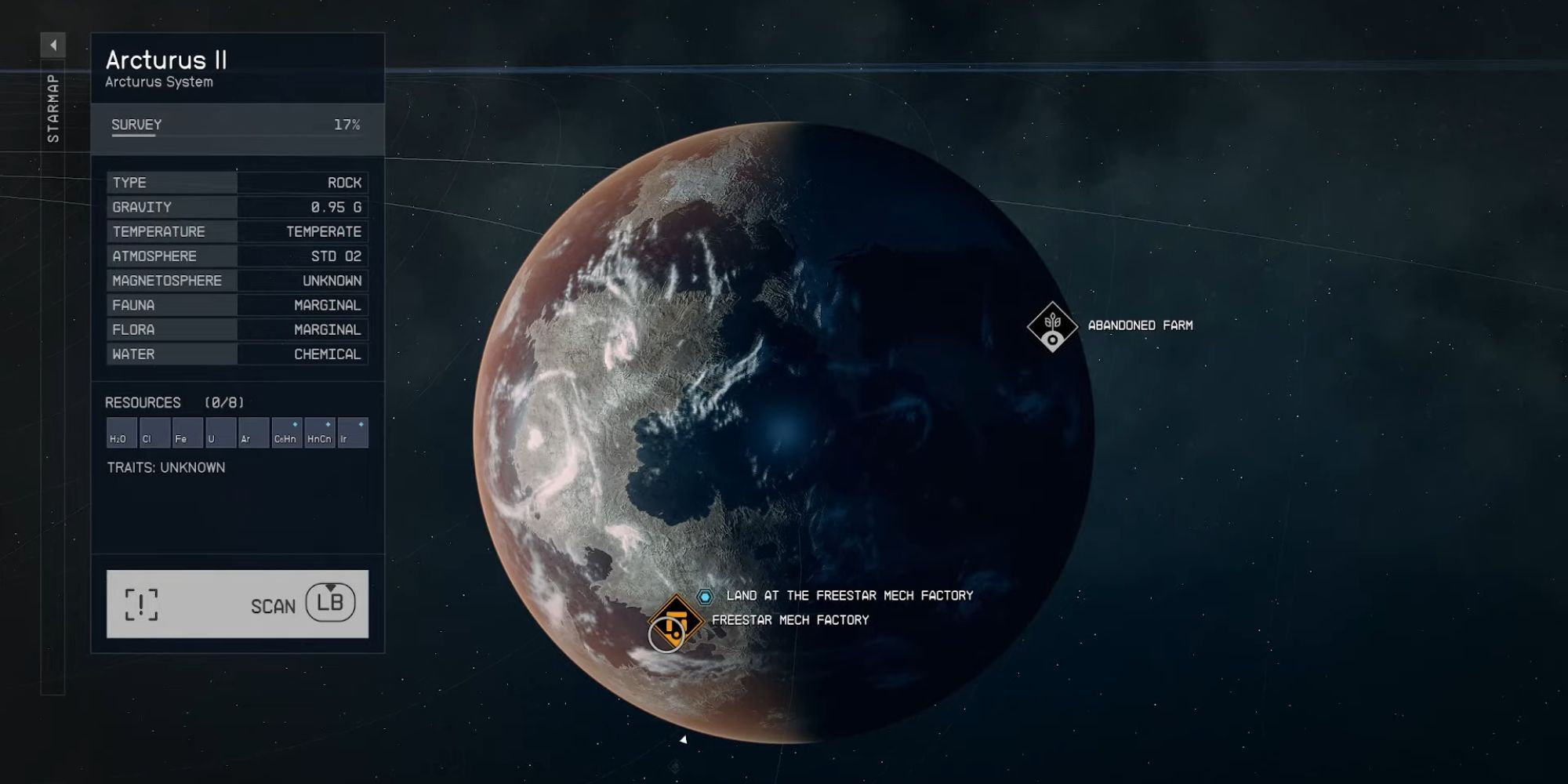Select the U uranium resource icon

pyautogui.click(x=220, y=431)
